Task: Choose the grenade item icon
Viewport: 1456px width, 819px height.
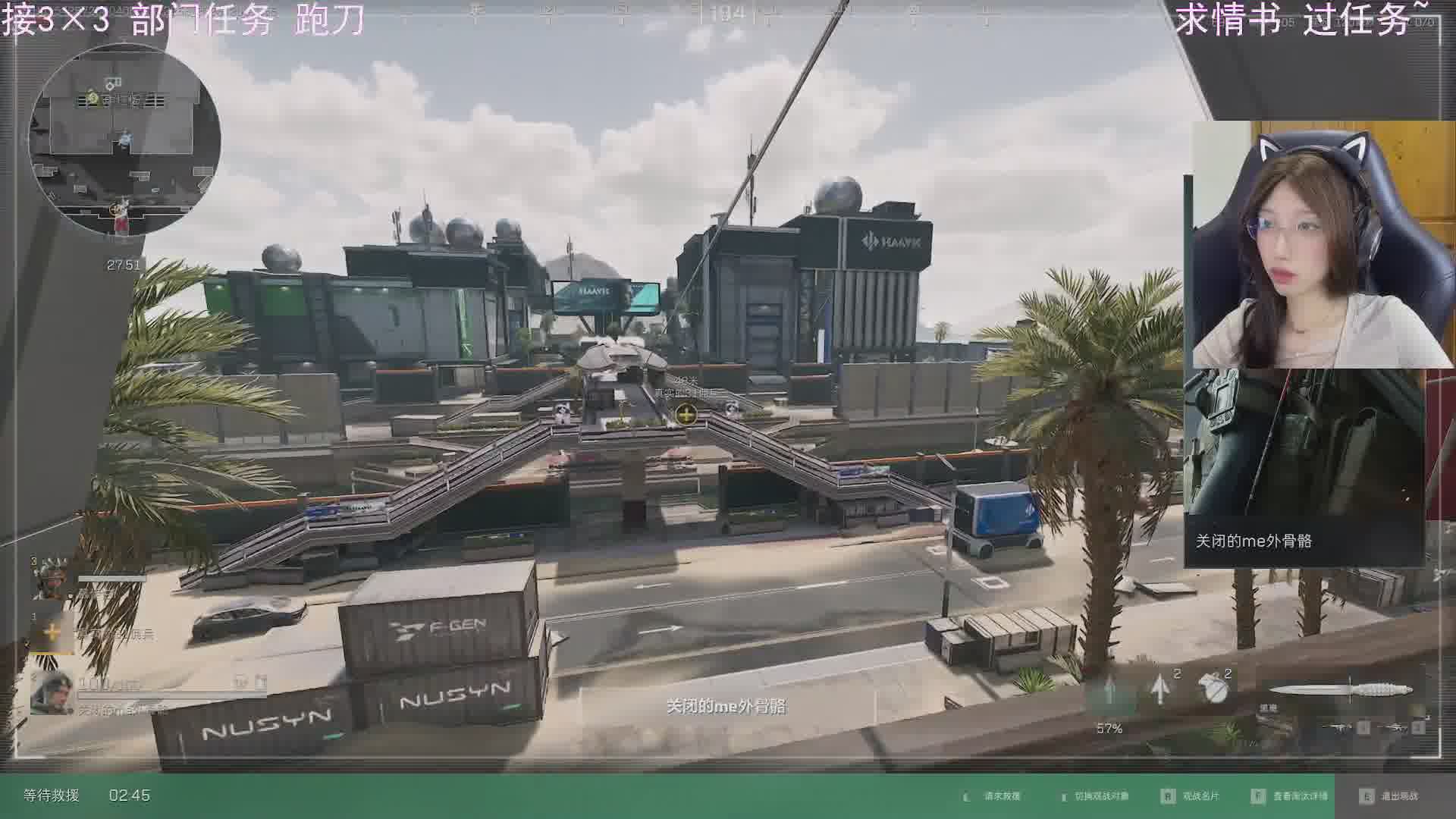Action: [x=1214, y=687]
